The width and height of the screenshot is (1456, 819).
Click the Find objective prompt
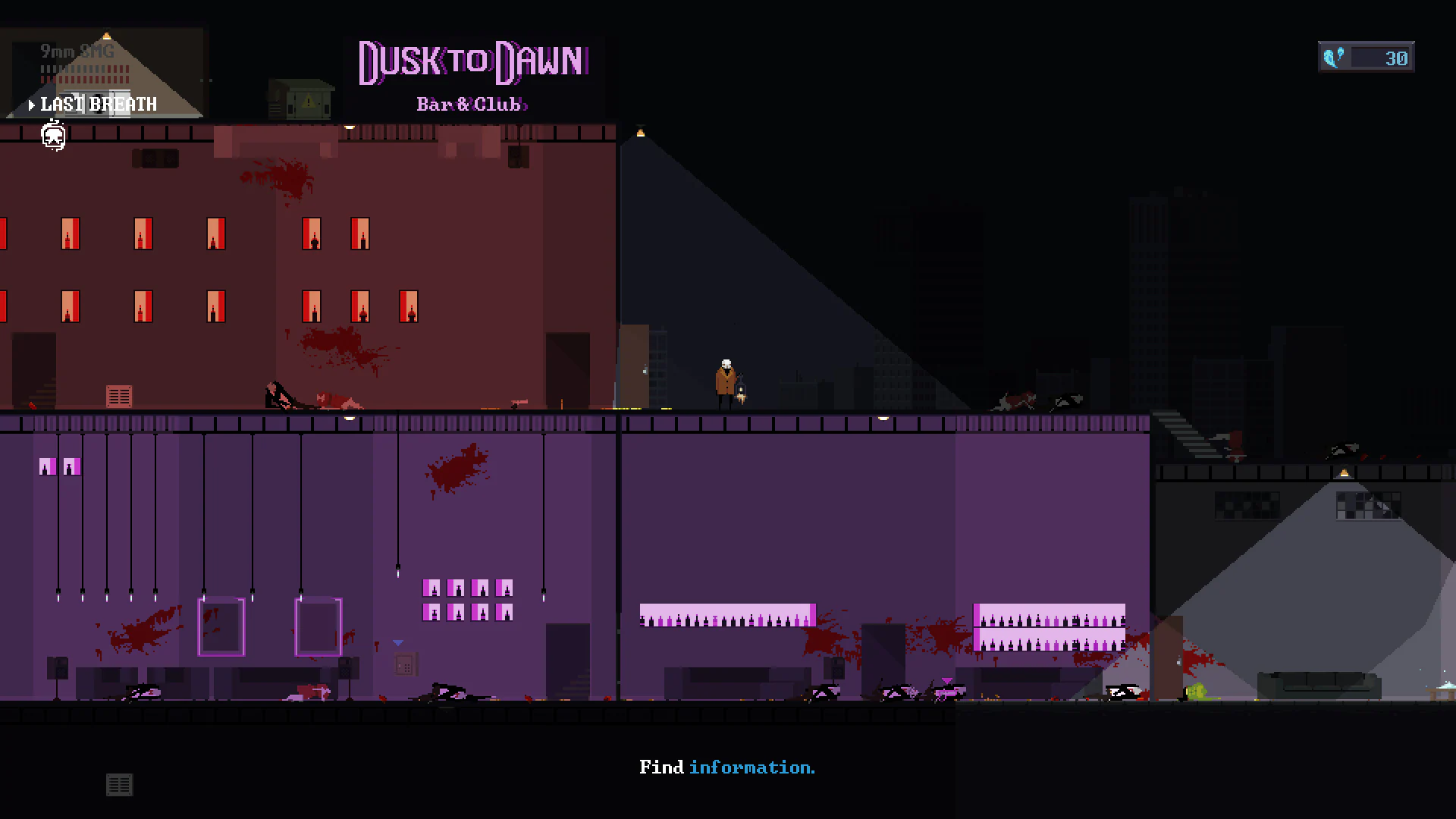(663, 767)
